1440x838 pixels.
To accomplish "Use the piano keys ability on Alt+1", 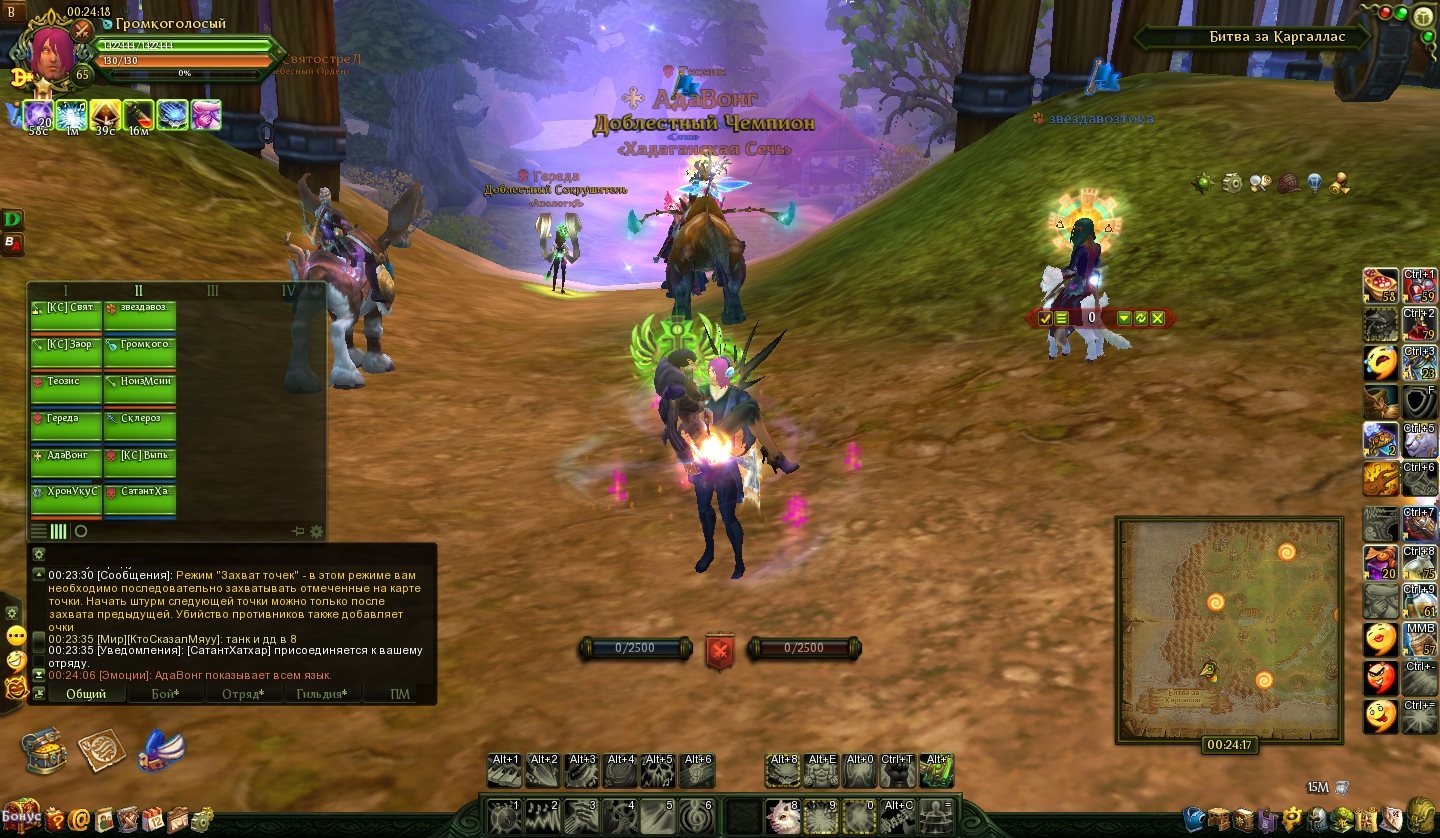I will [x=505, y=771].
